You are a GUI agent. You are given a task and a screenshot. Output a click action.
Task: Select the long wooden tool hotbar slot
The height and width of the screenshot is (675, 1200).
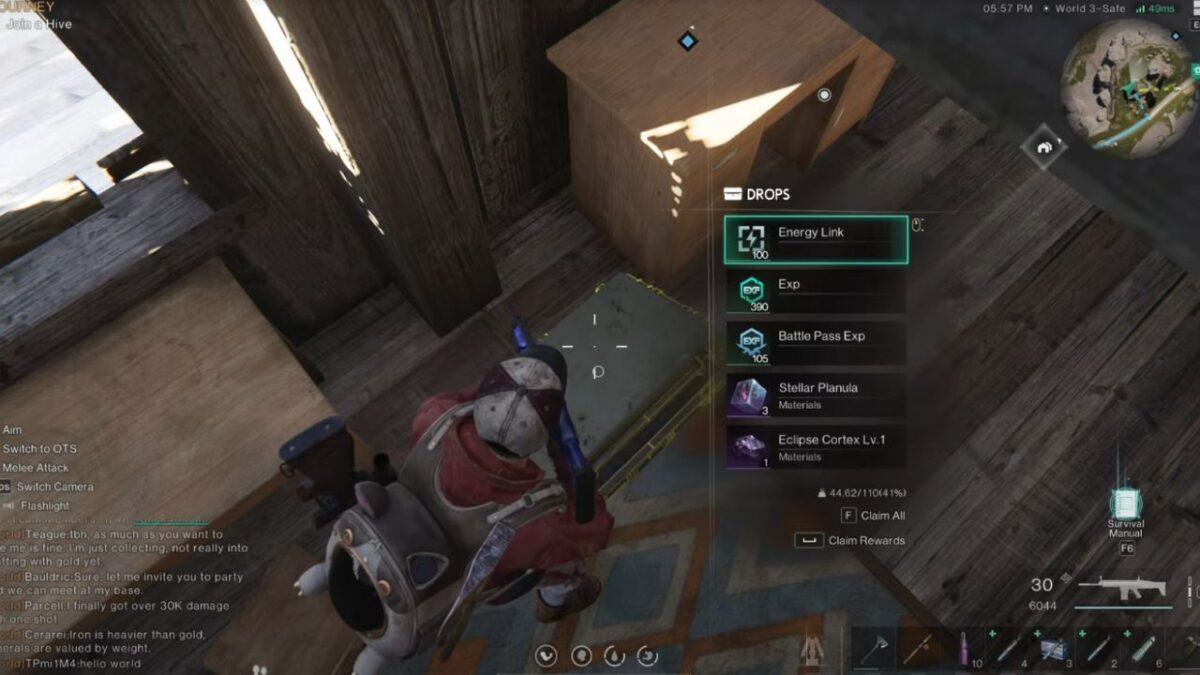coord(919,649)
